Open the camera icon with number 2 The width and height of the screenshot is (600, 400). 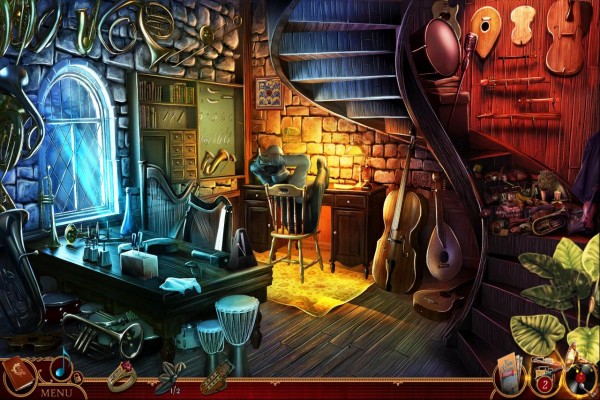click(x=545, y=377)
